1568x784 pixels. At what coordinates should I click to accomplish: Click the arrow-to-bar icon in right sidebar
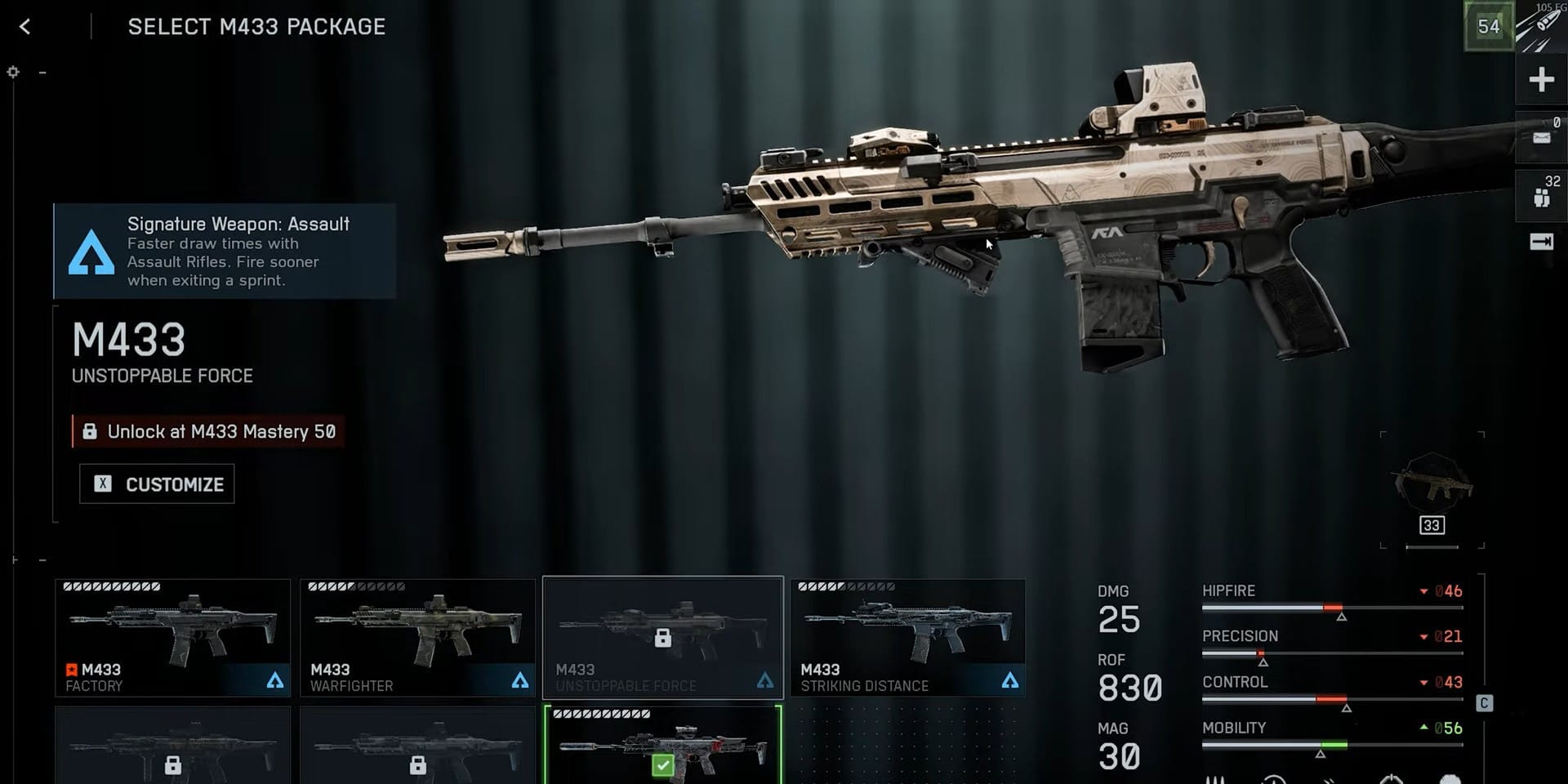click(1541, 242)
